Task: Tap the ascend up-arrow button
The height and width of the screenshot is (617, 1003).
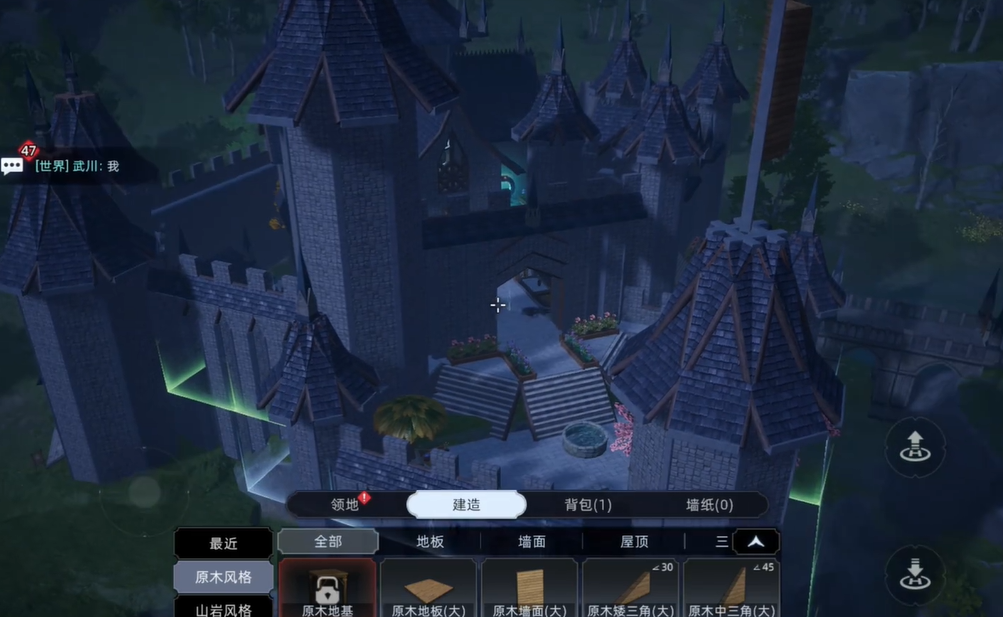Action: coord(914,446)
